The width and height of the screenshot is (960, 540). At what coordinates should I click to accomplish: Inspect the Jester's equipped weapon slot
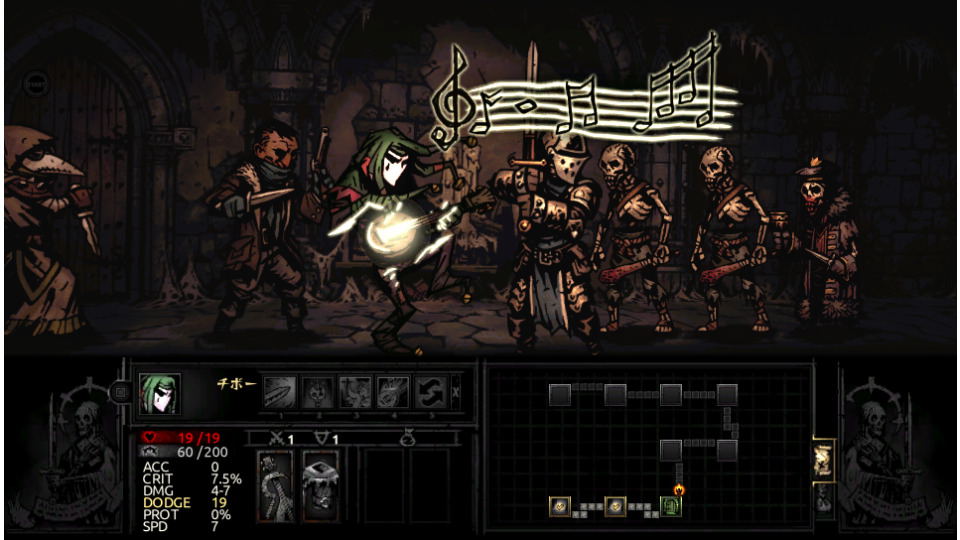tap(275, 485)
